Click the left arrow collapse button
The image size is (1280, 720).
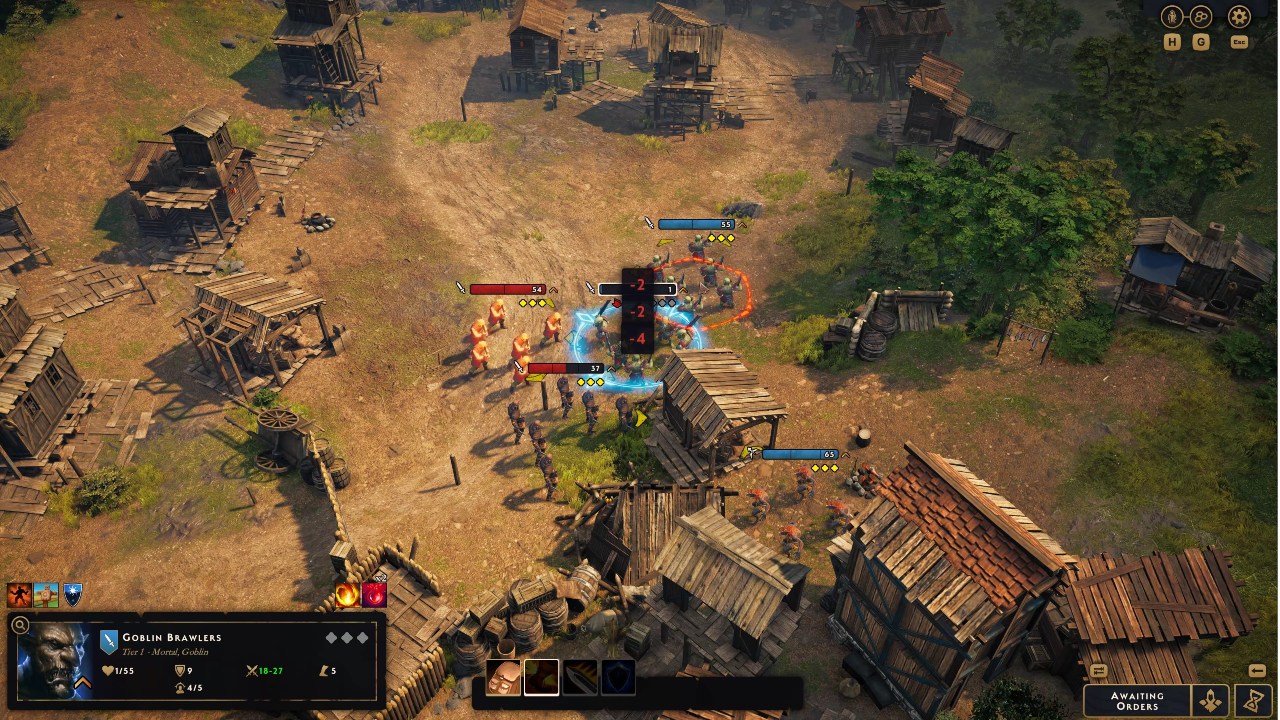1257,671
